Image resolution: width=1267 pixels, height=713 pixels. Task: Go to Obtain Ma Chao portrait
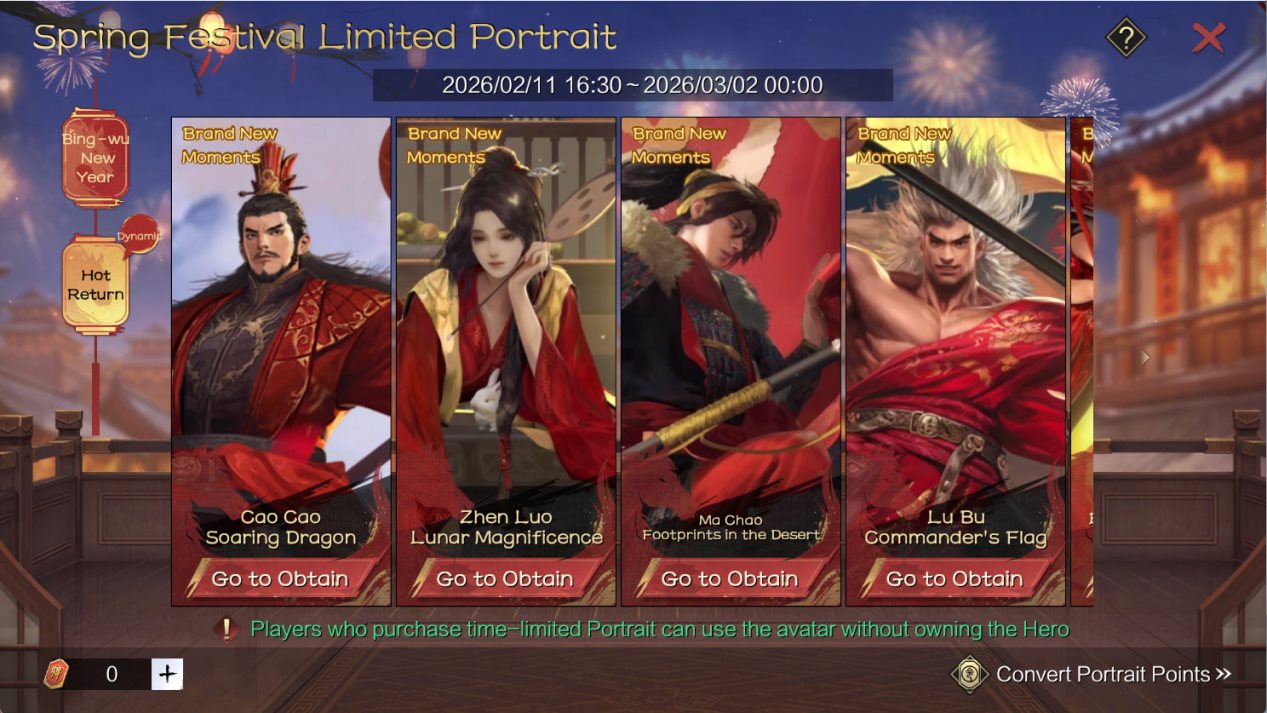(x=730, y=579)
